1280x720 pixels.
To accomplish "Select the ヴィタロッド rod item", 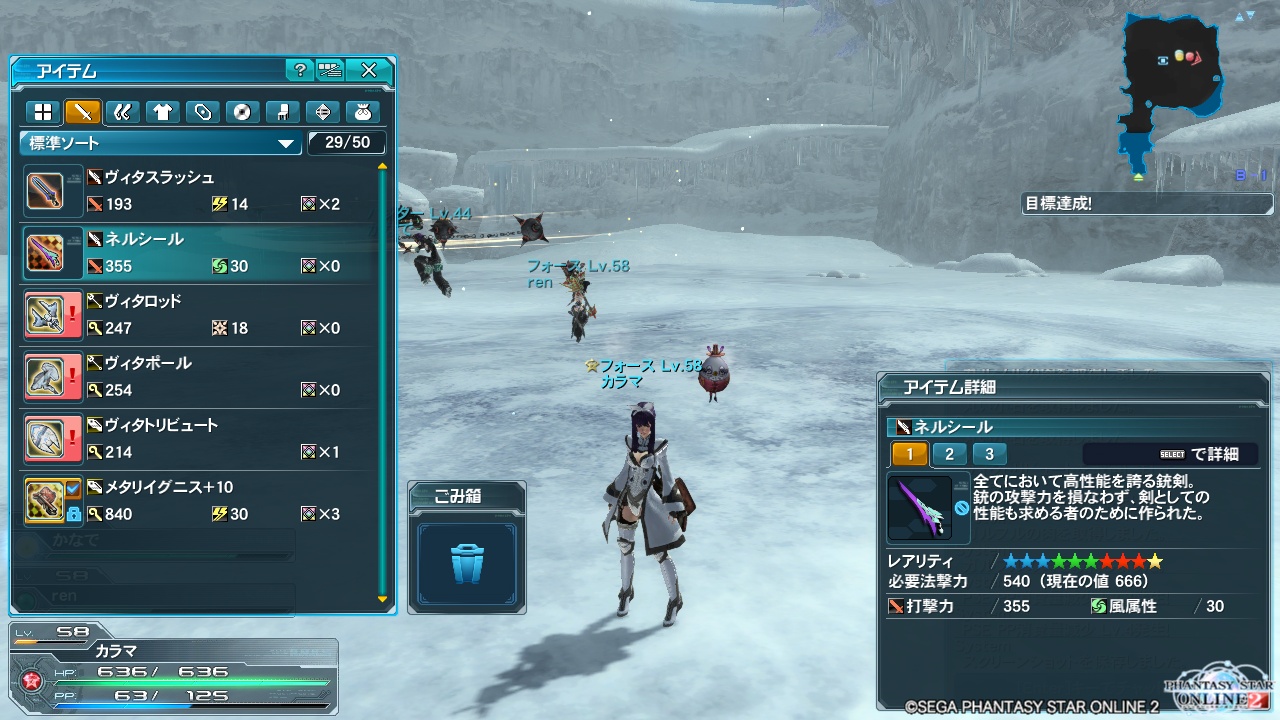I will click(x=200, y=315).
